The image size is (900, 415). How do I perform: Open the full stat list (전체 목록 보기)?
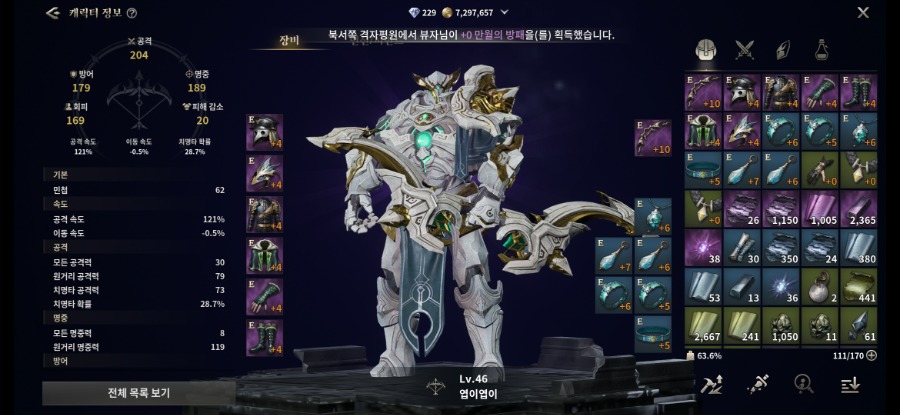(139, 392)
